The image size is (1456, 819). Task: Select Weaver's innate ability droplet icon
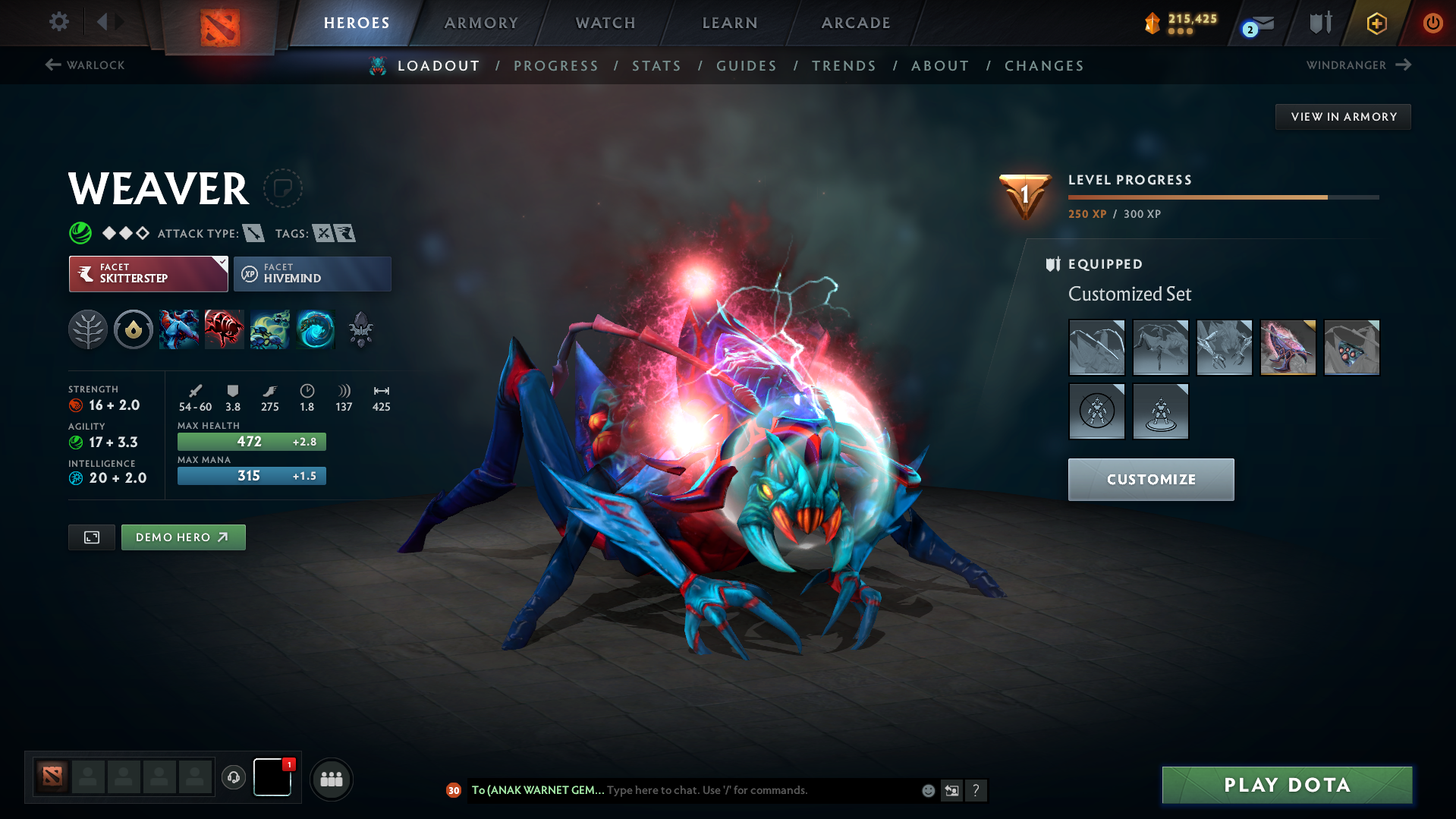(134, 329)
